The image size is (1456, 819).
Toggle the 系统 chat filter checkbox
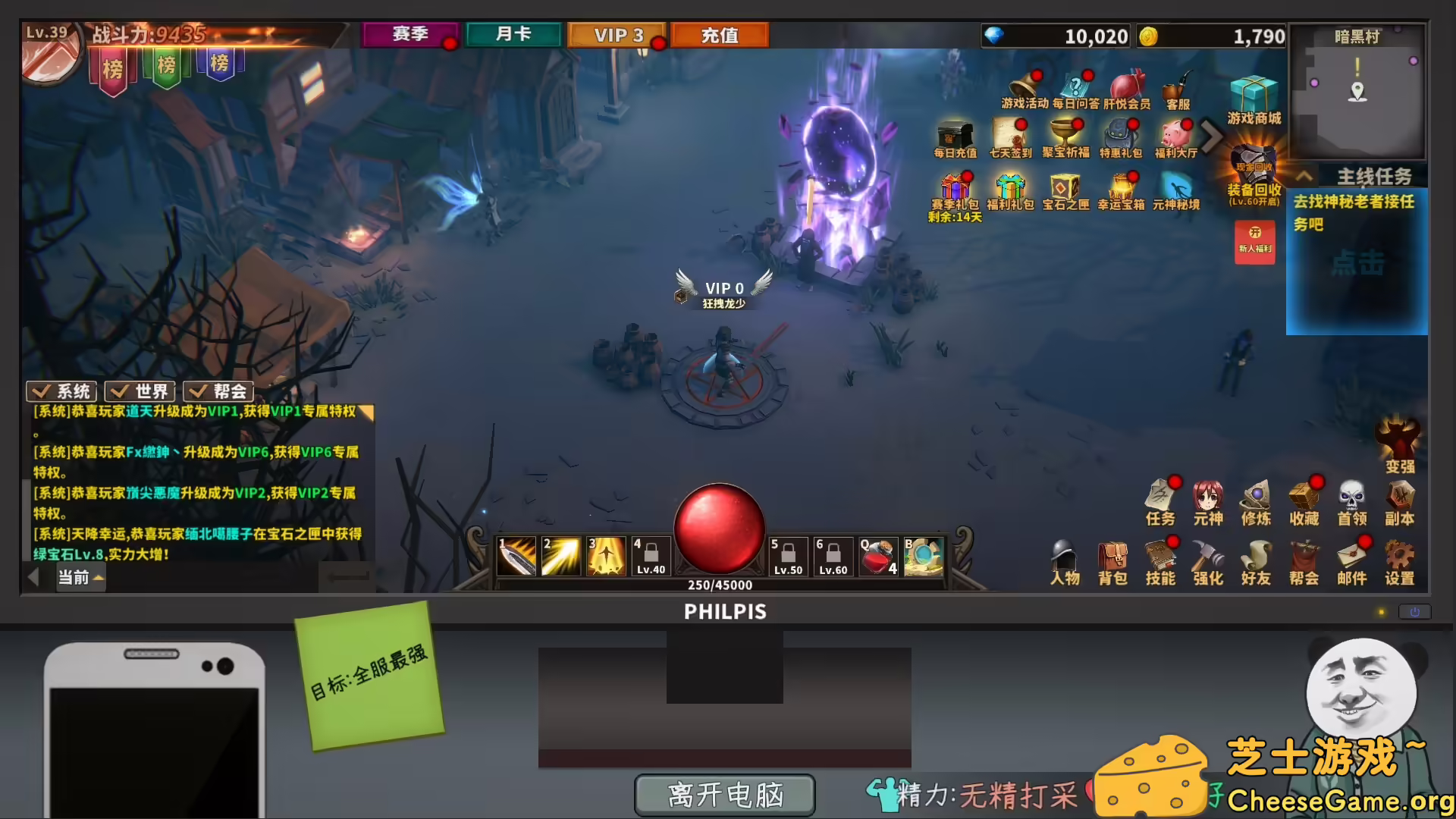61,391
